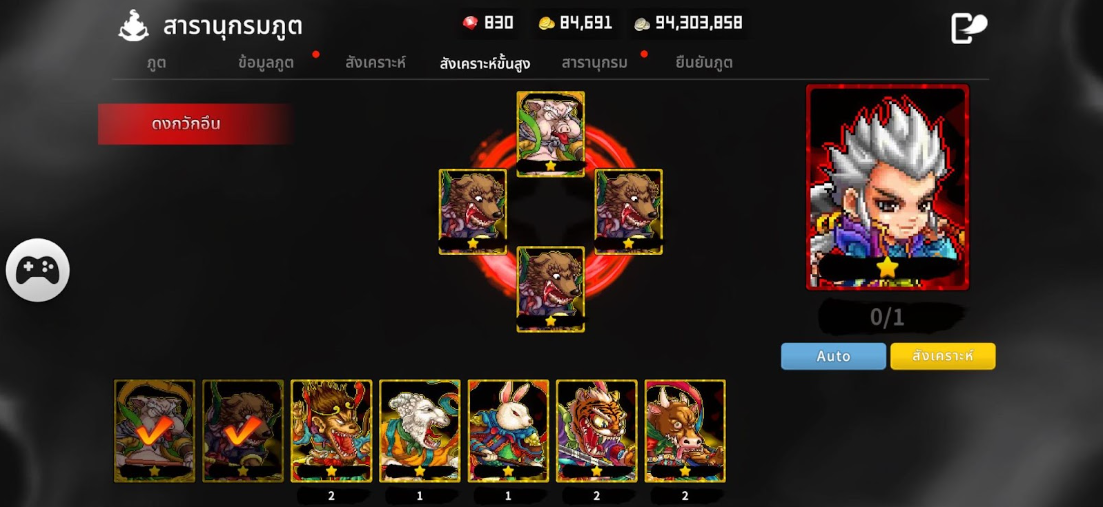1103x507 pixels.
Task: Open the ข้อมูลภูต tab
Action: [266, 62]
